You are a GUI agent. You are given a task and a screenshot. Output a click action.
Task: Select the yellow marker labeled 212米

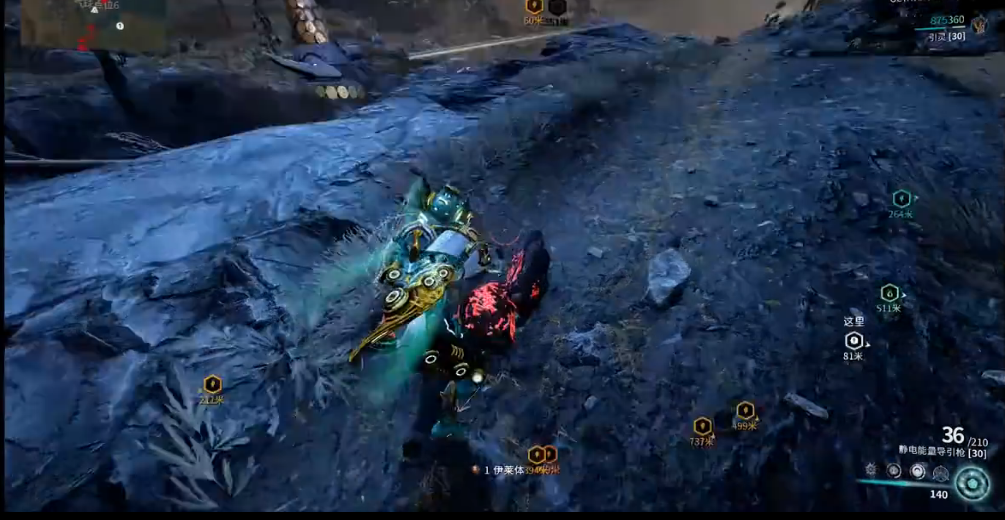(212, 384)
